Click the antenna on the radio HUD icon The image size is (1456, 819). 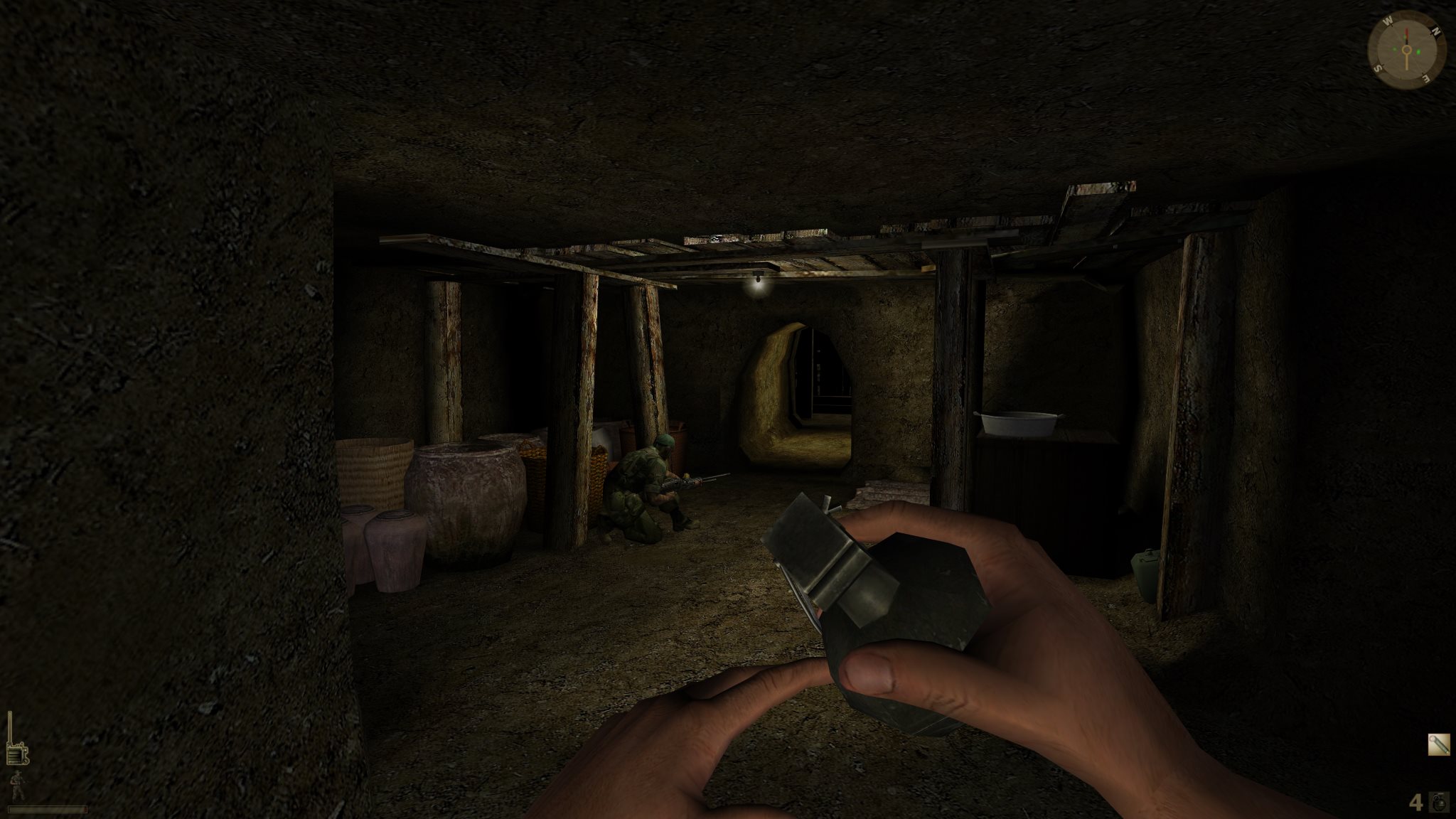click(x=10, y=725)
